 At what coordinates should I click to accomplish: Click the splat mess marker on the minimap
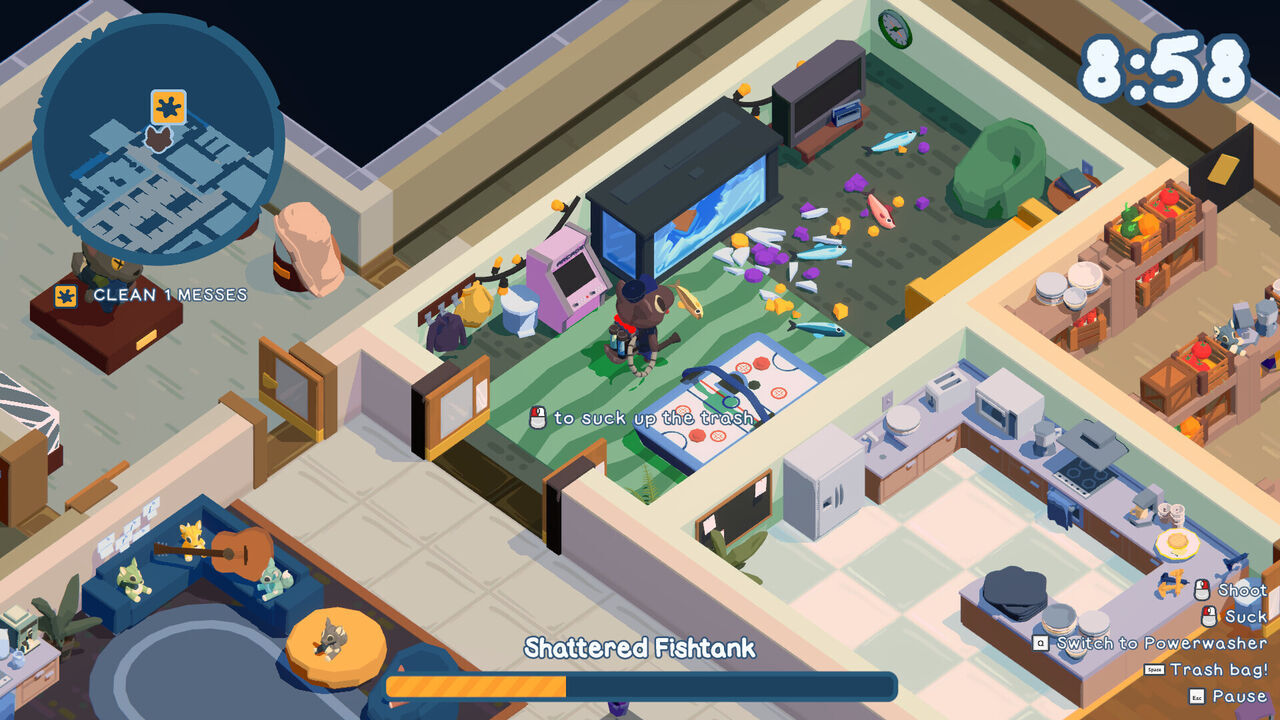pos(167,106)
